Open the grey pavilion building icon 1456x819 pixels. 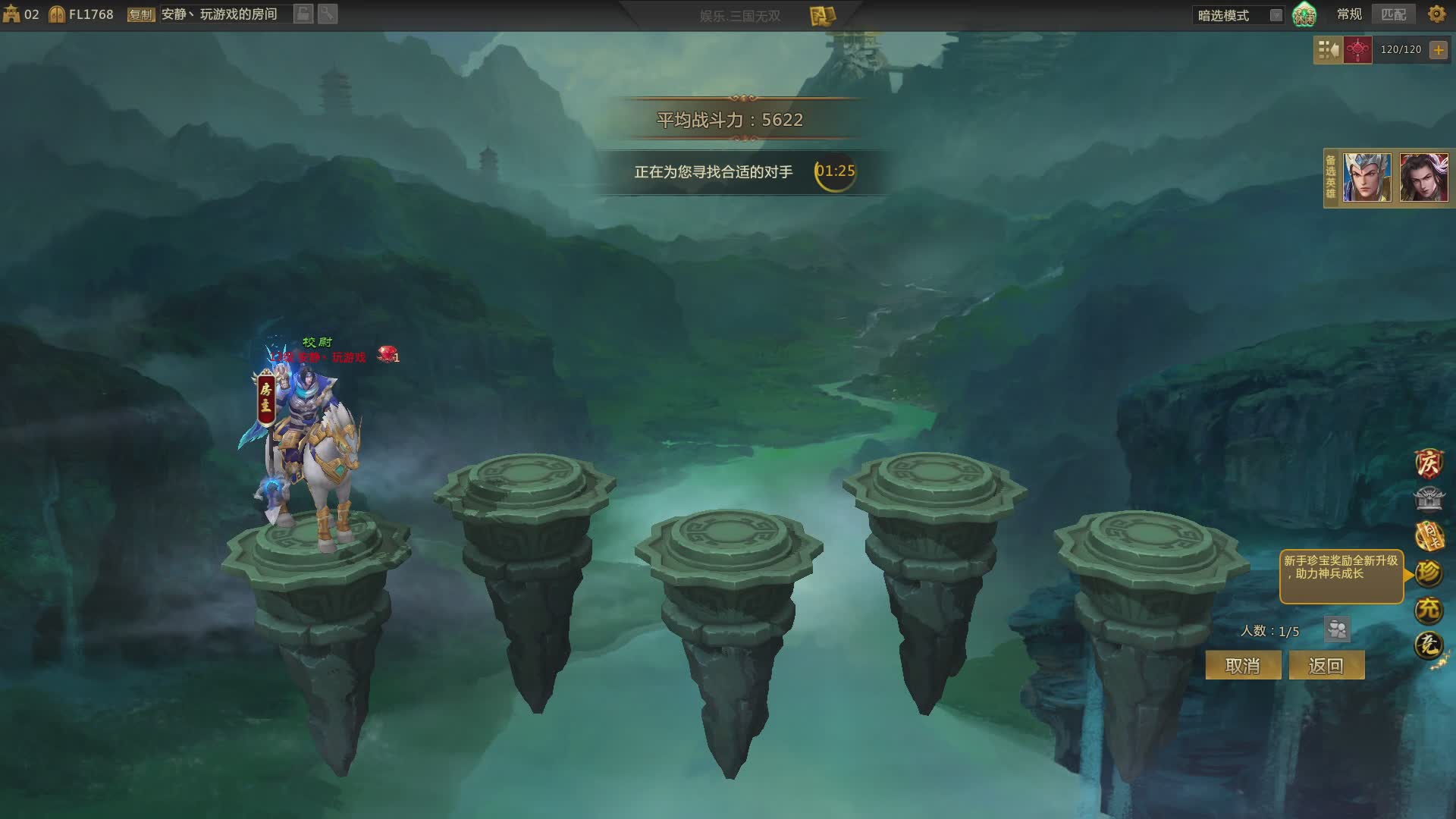coord(1429,499)
